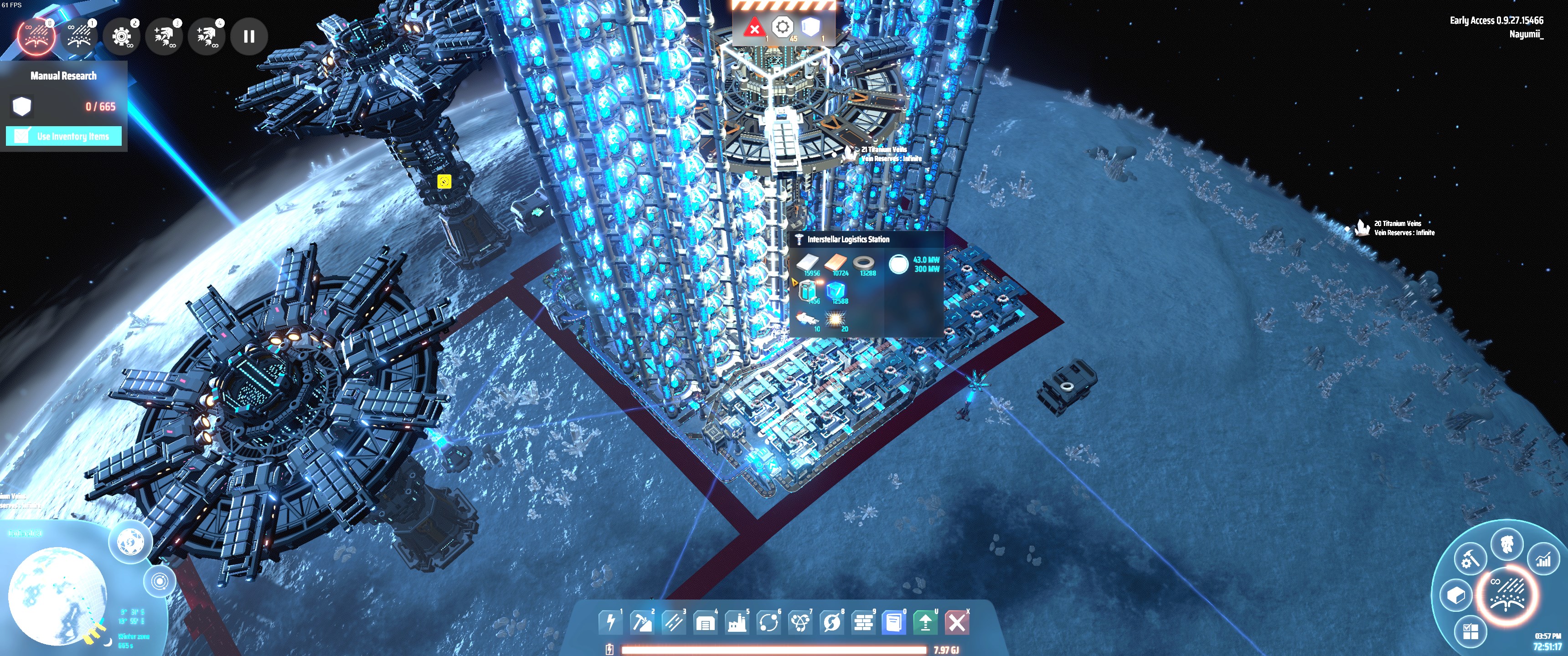Activate the green upgrade arrow tool
This screenshot has height=656, width=1568.
(925, 622)
